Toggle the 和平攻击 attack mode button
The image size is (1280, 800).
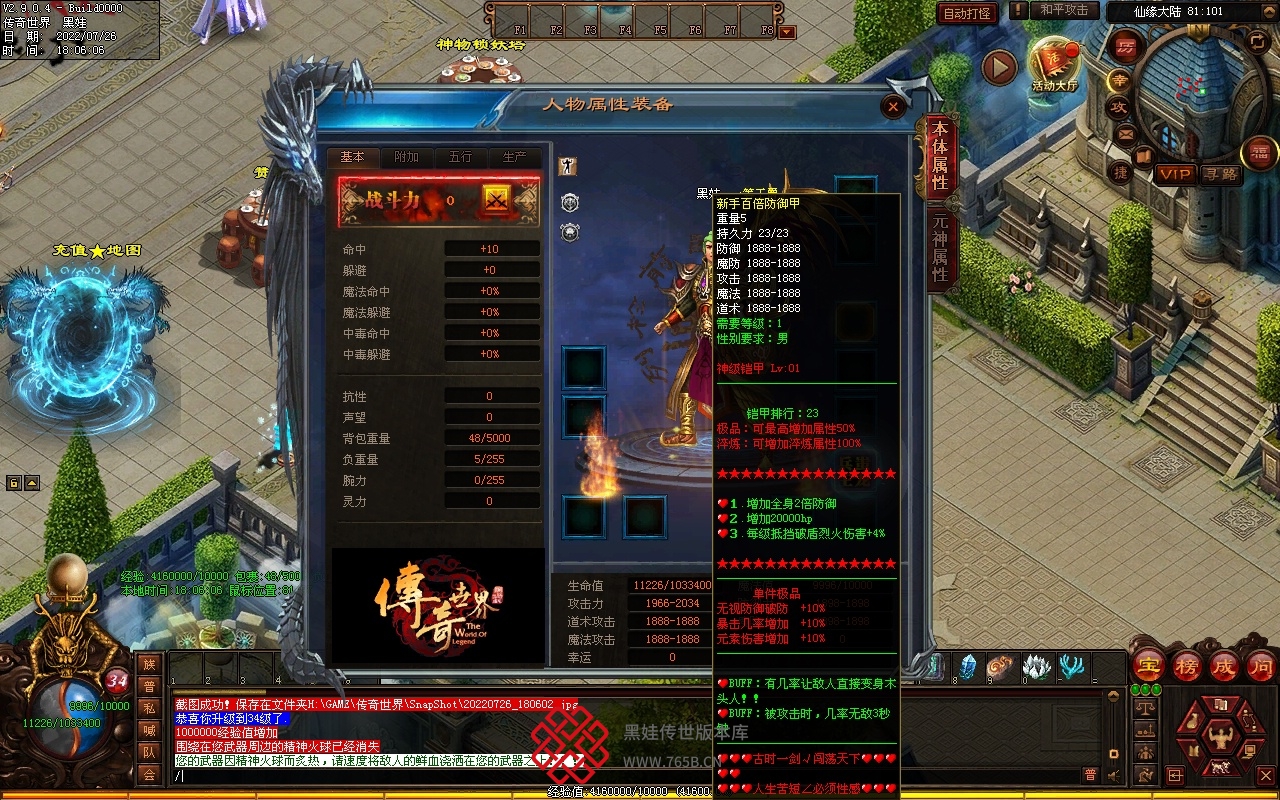(x=1063, y=10)
